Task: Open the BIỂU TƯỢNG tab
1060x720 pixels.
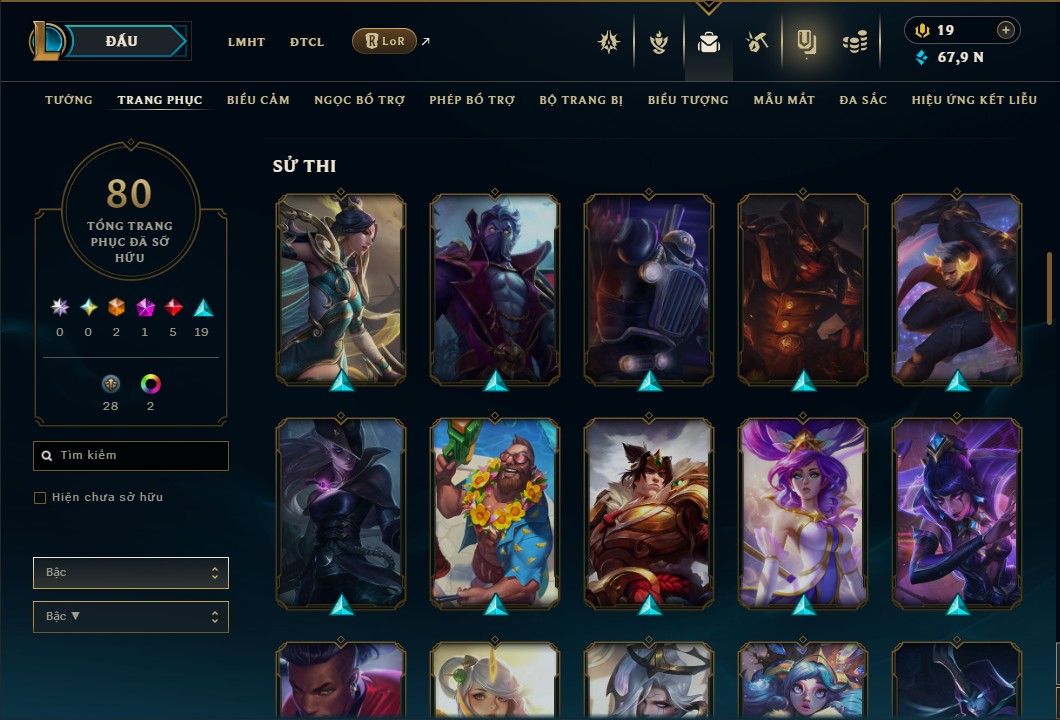Action: 688,100
